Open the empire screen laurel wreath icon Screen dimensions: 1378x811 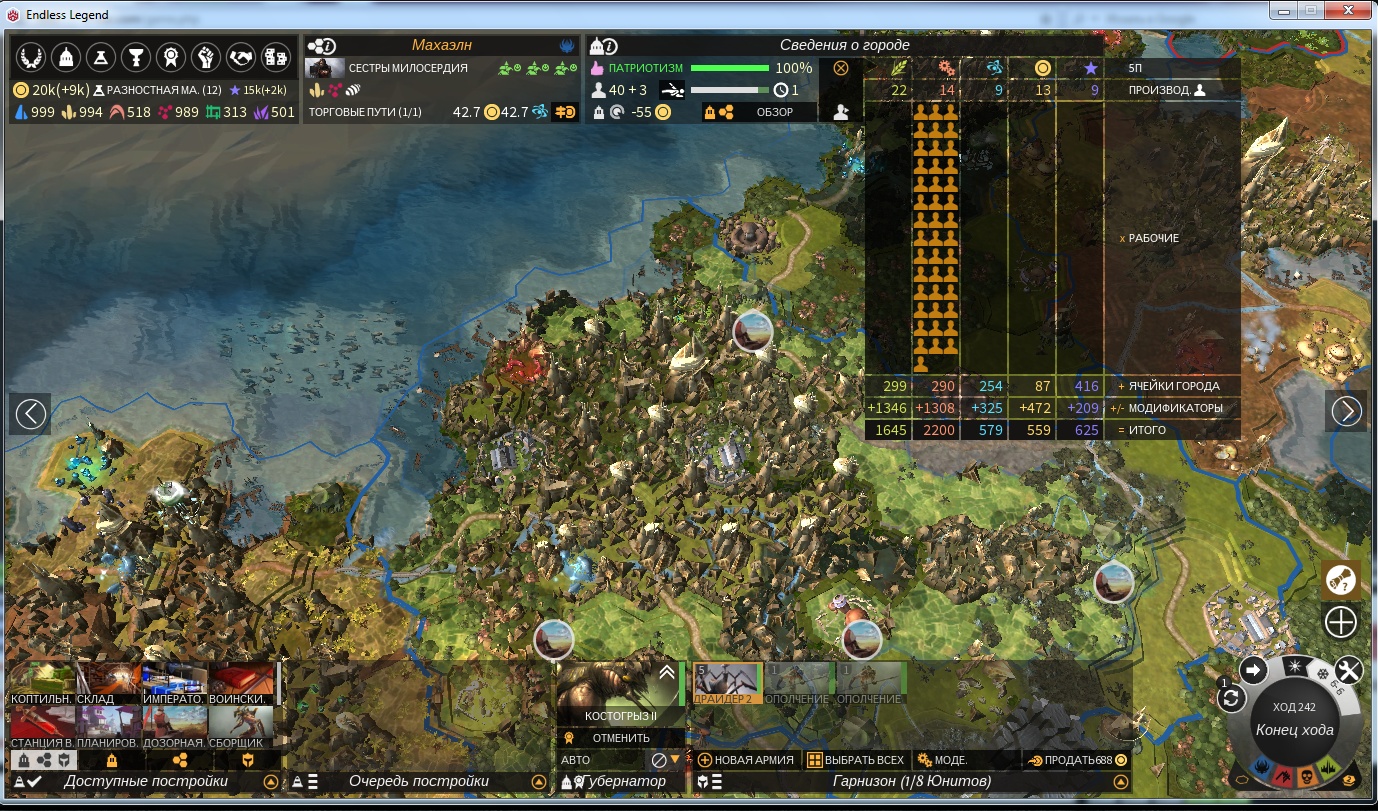tap(33, 58)
